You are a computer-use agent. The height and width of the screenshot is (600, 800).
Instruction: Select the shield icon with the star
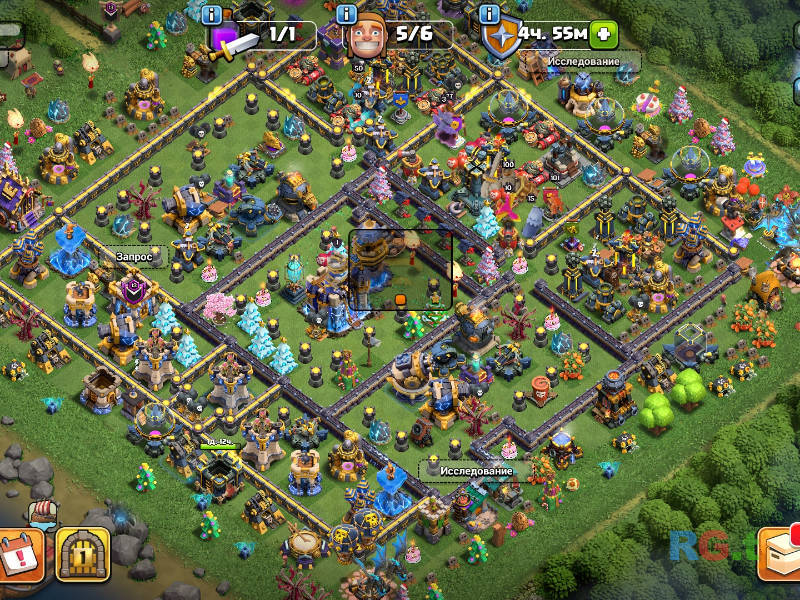[499, 38]
